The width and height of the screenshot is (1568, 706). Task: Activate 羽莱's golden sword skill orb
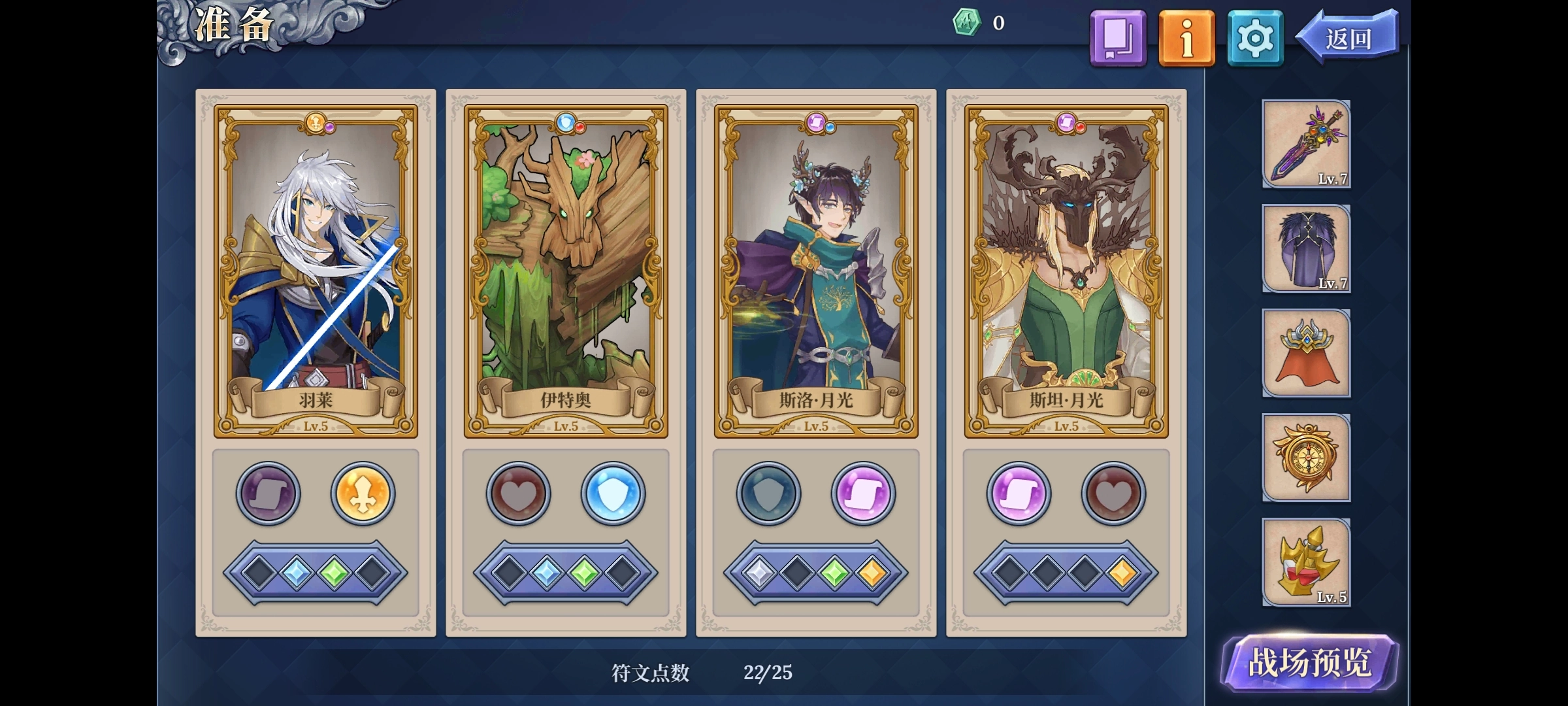[x=363, y=494]
